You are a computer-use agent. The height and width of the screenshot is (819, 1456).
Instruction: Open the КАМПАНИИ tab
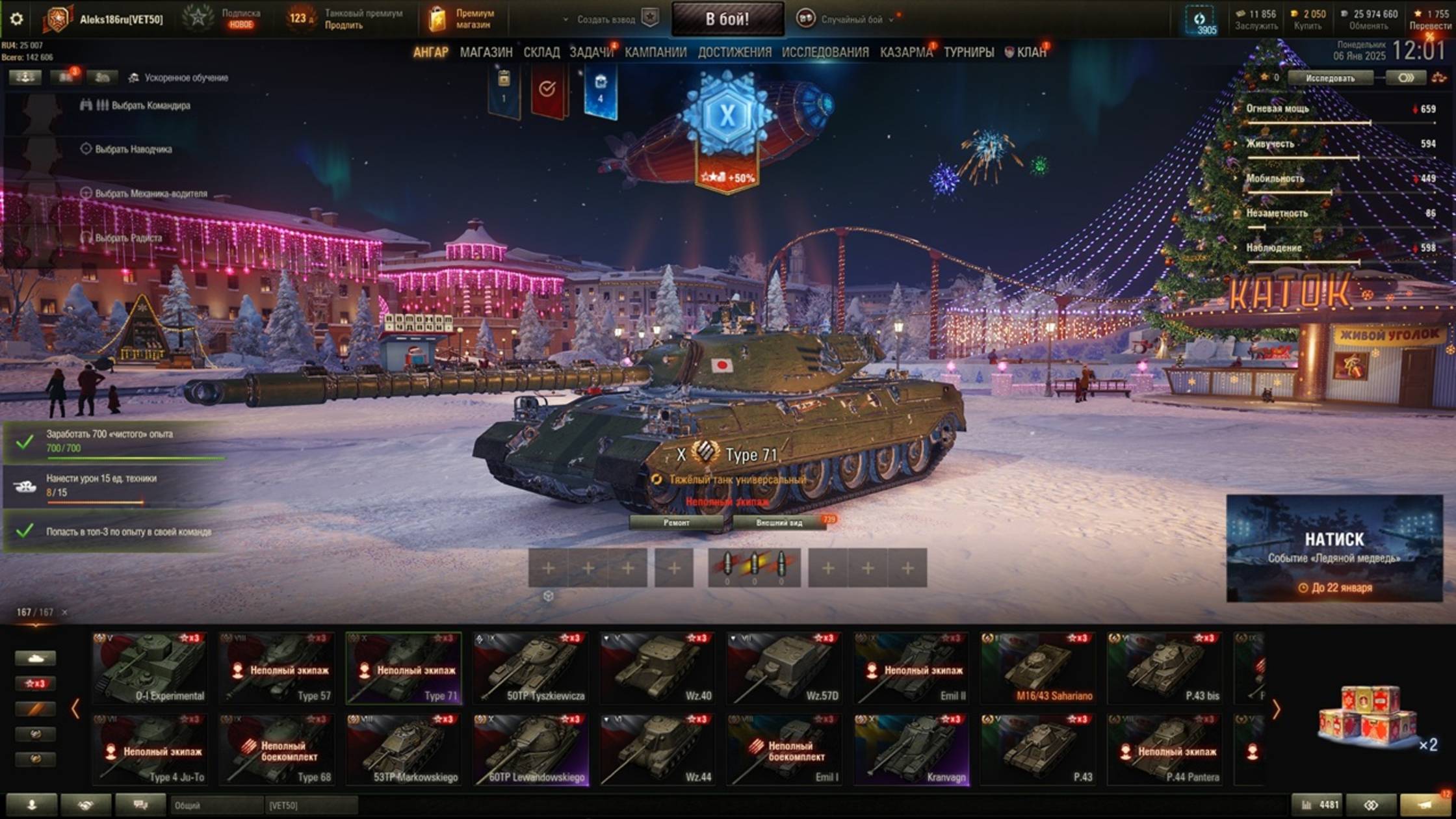655,52
